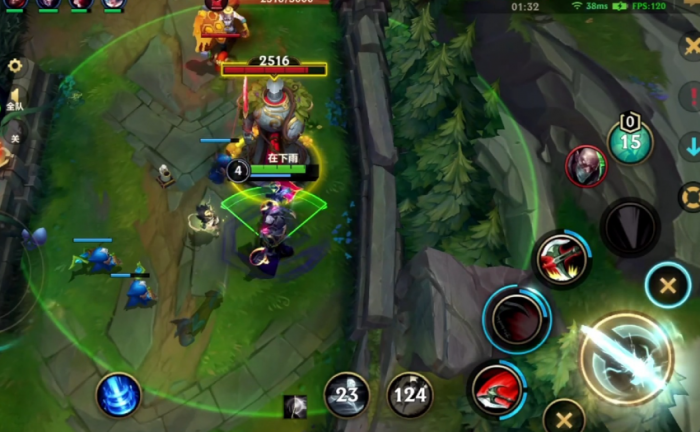Screen dimensions: 700x432
Task: Tap the red exclamation alert ping
Action: click(691, 96)
